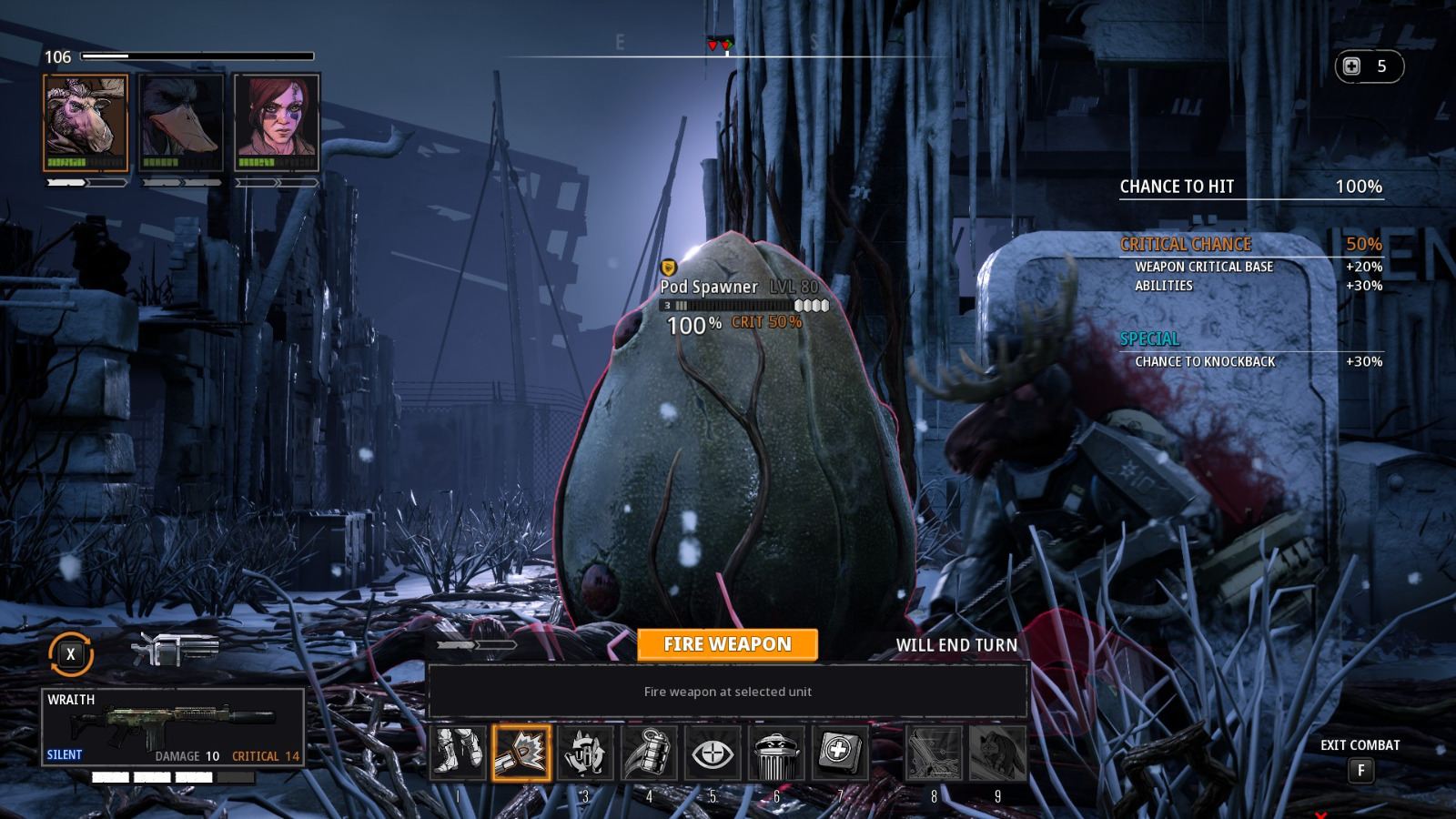The width and height of the screenshot is (1456, 819).
Task: Click the reload X icon near weapon panel
Action: [x=69, y=652]
